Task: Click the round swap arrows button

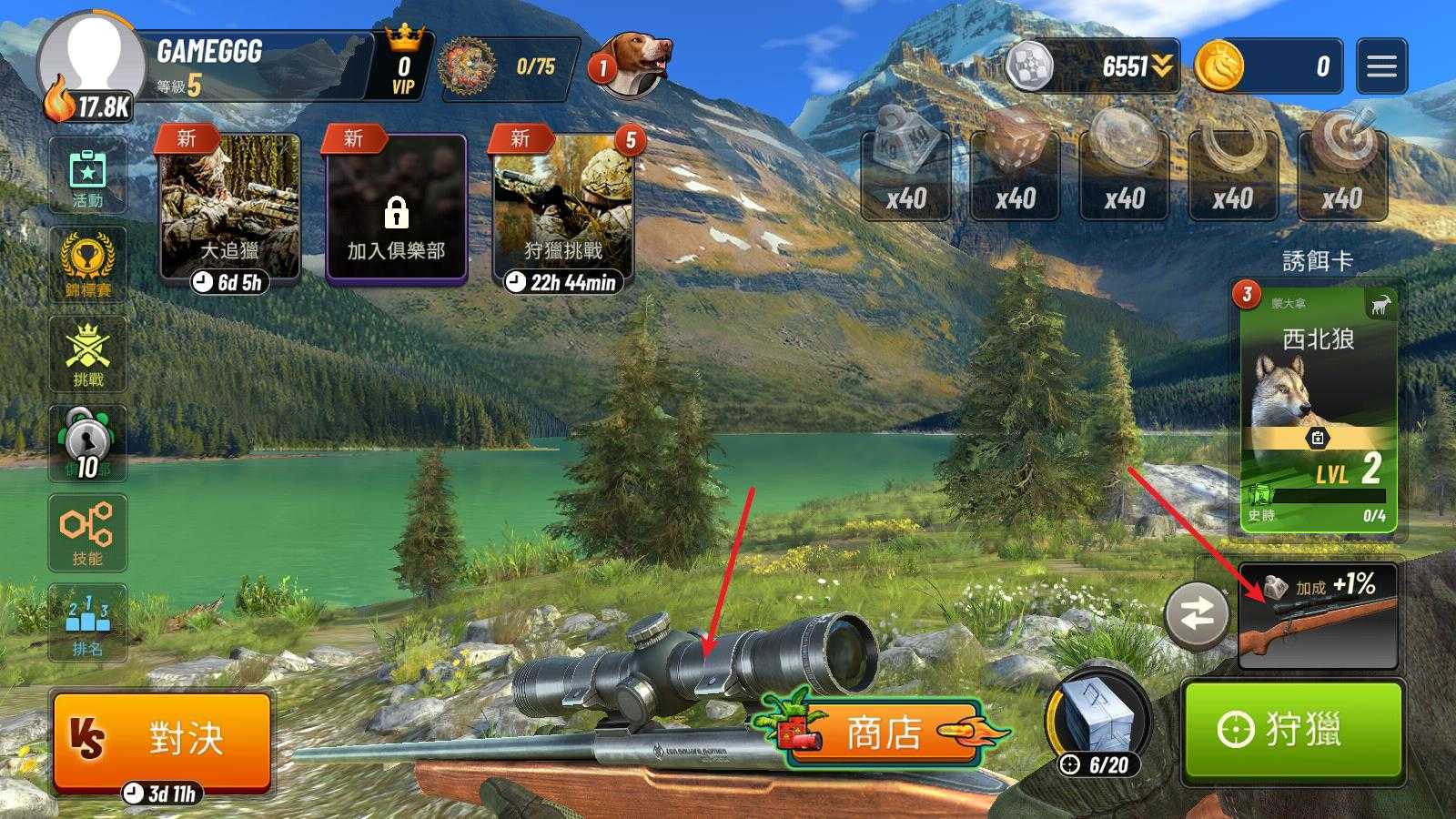Action: point(1197,616)
